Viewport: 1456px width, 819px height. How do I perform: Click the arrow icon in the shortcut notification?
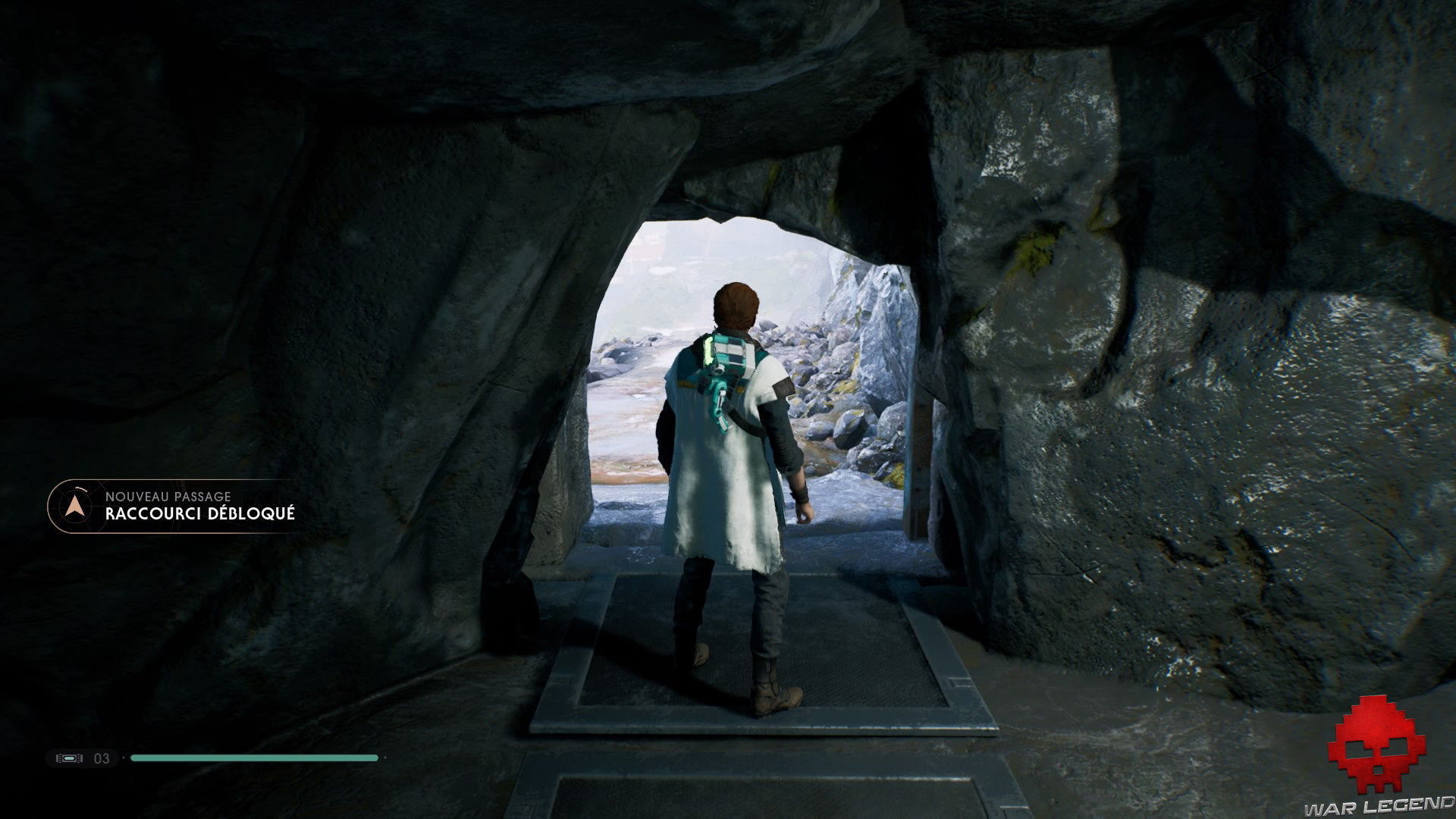pos(74,506)
